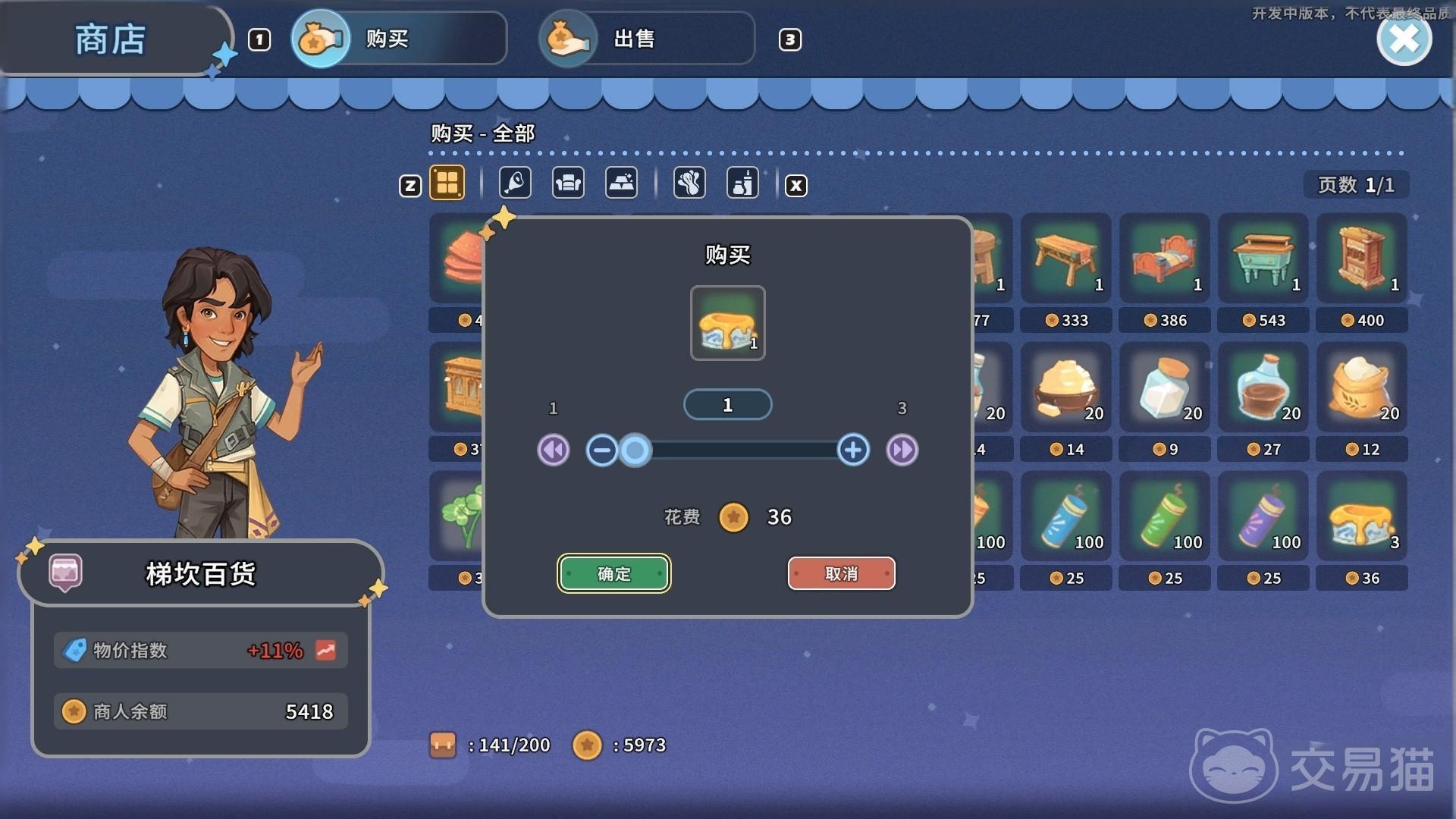Confirm the purchase with 确定
This screenshot has height=819, width=1456.
(x=613, y=573)
